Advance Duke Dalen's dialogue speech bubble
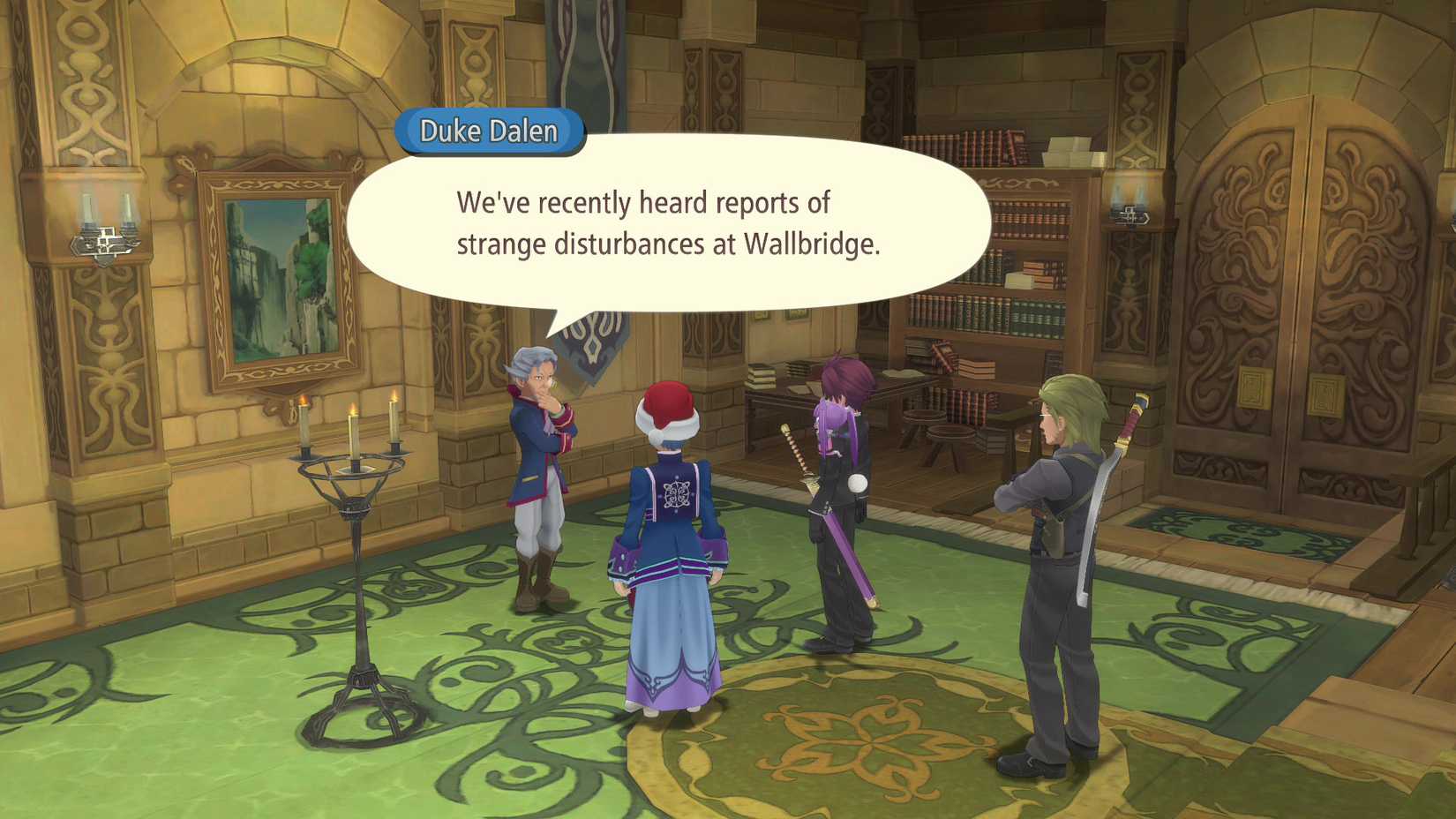This screenshot has height=819, width=1456. 668,223
